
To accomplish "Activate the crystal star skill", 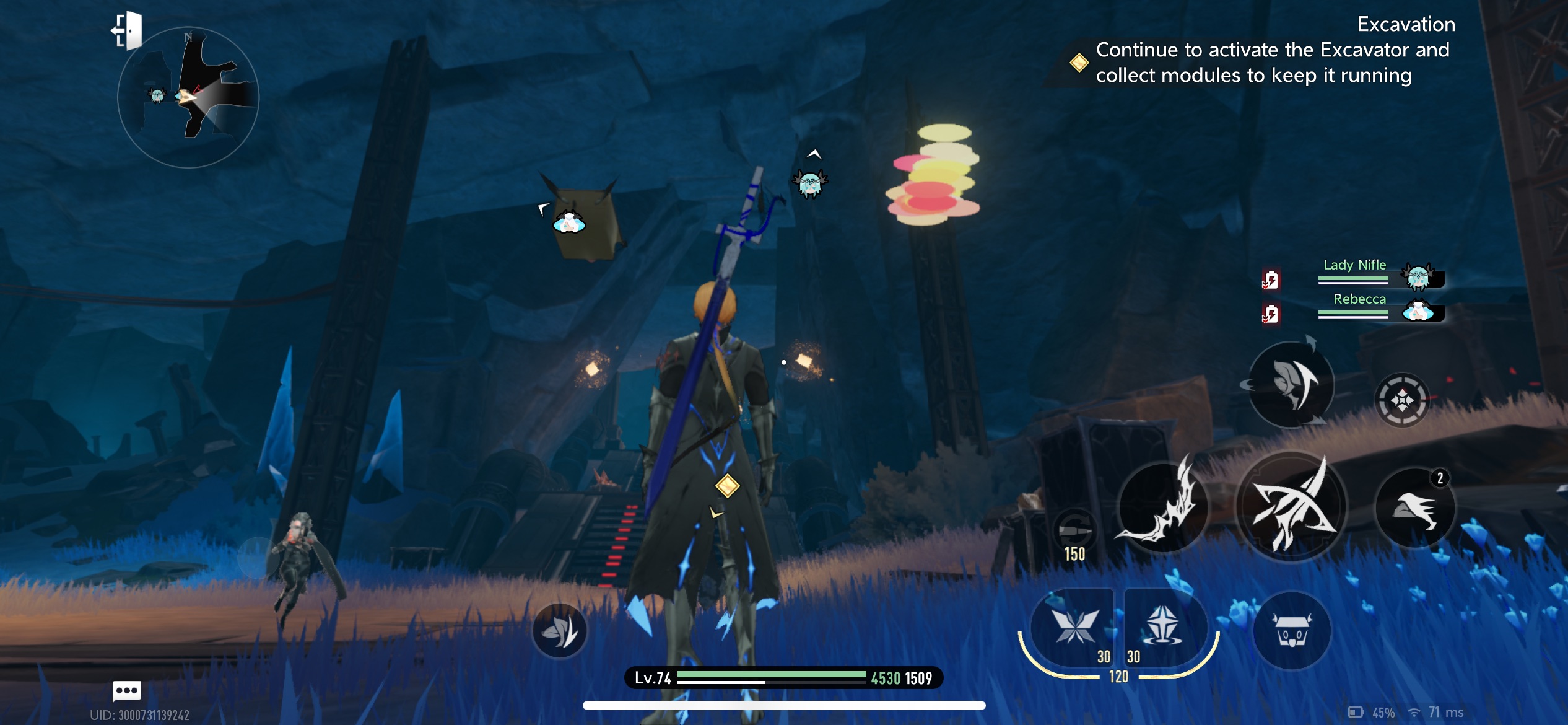I will 1163,626.
